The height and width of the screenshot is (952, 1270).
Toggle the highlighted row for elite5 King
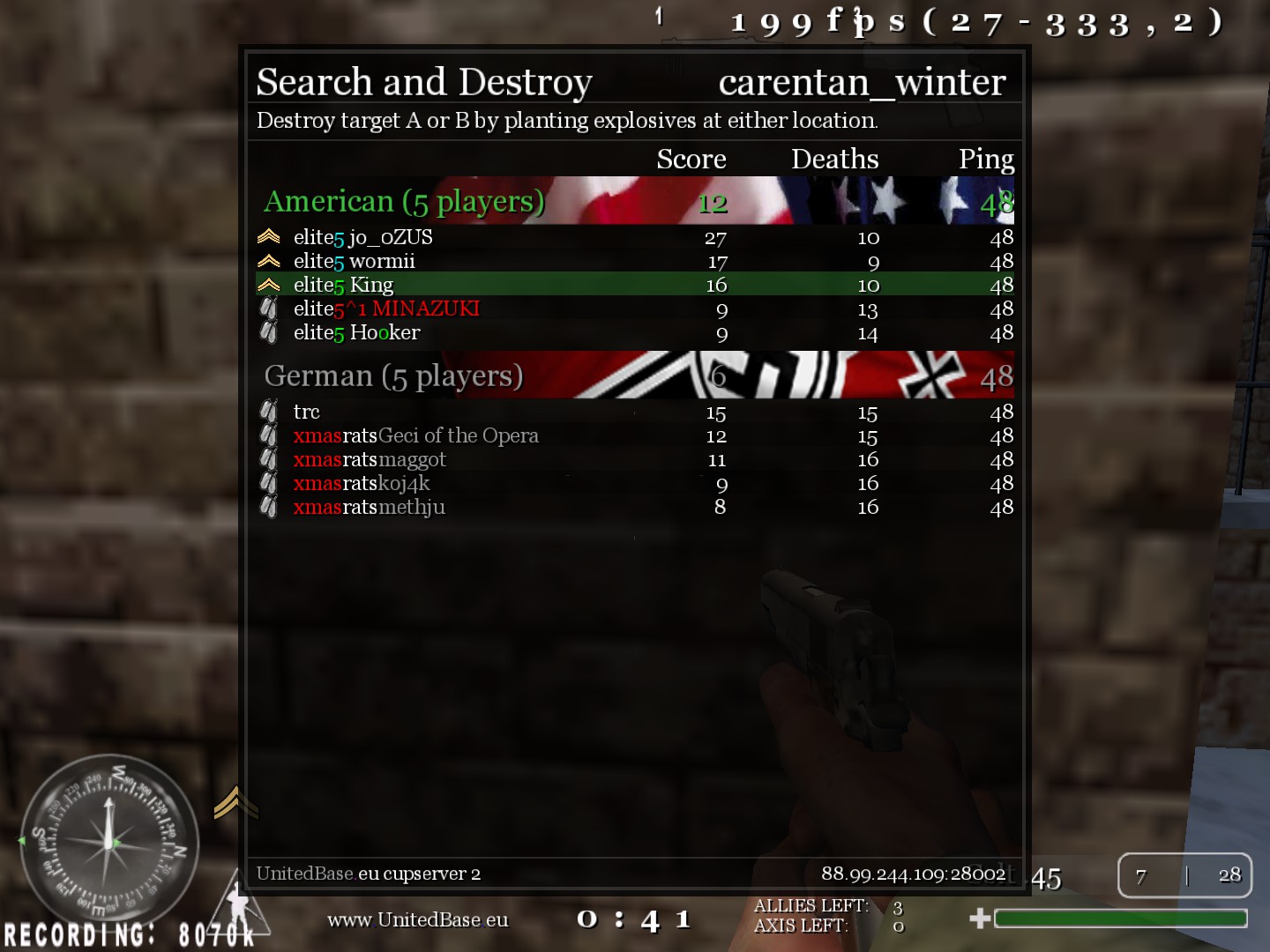(635, 284)
